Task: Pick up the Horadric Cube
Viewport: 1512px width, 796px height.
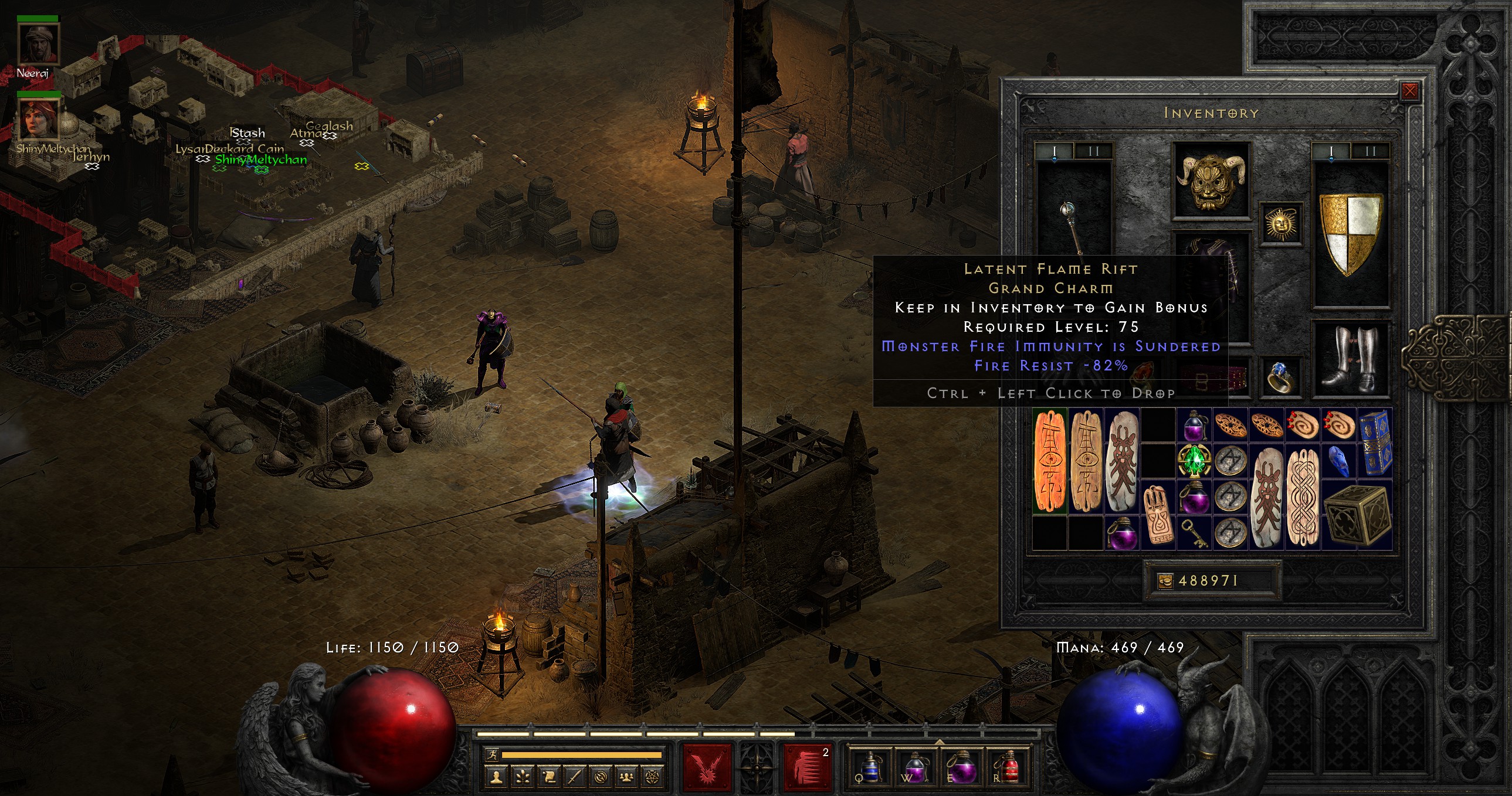Action: [x=1357, y=515]
